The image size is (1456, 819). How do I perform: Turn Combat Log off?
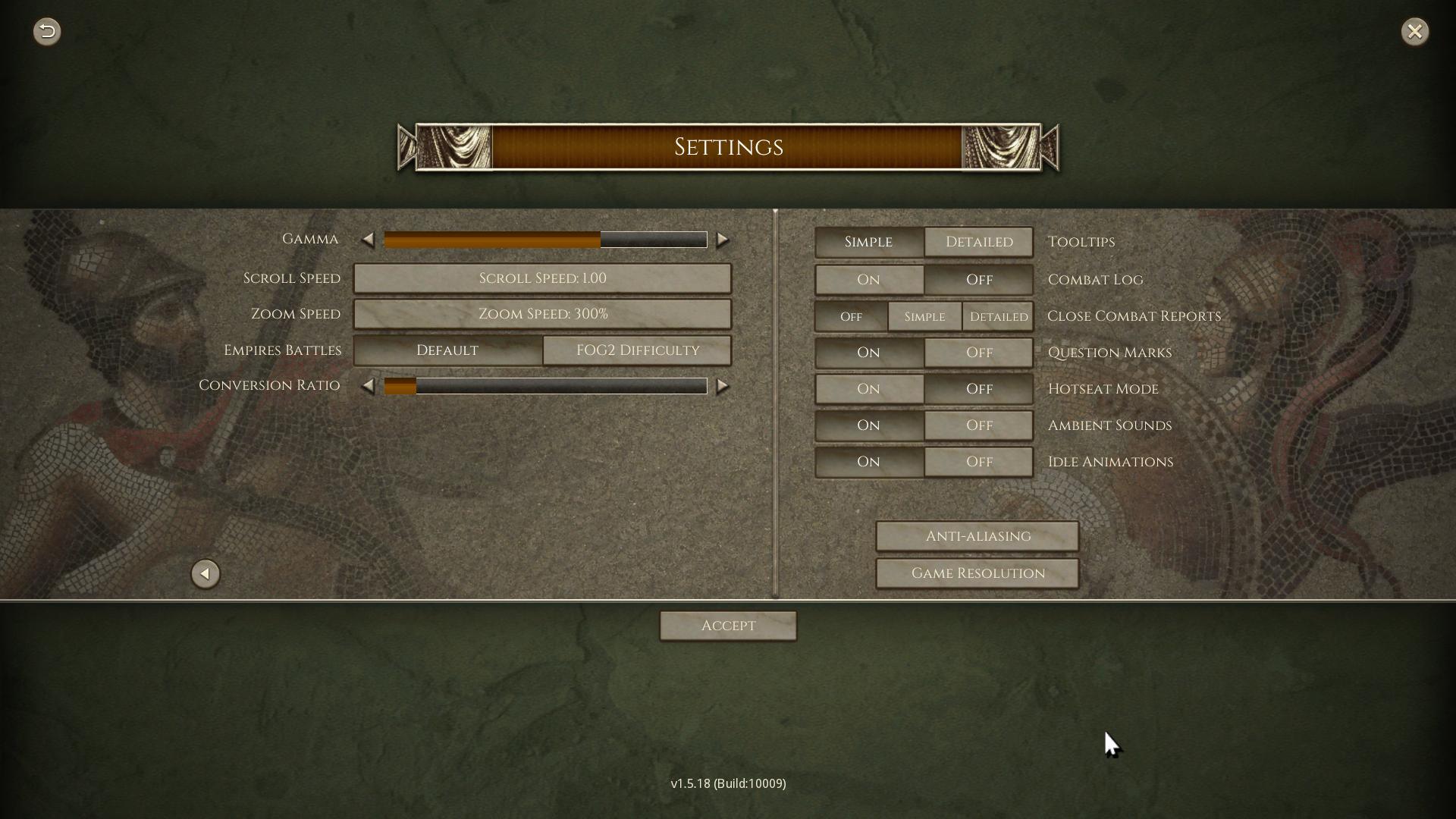979,280
